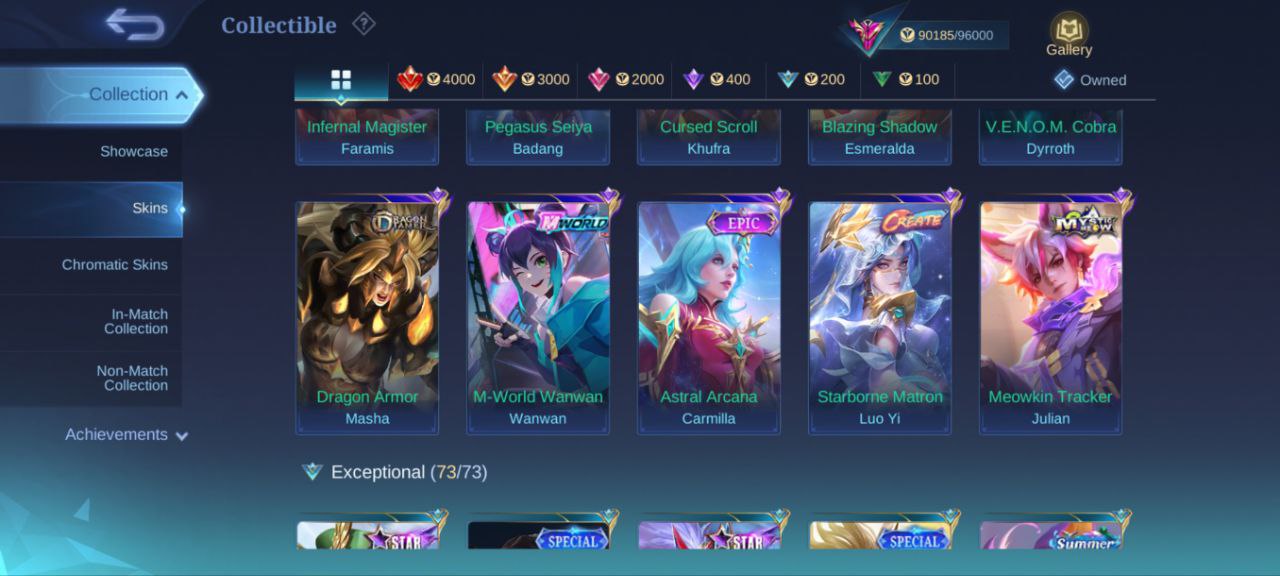Filter by the 2000-point tier
1280x576 pixels.
(625, 79)
